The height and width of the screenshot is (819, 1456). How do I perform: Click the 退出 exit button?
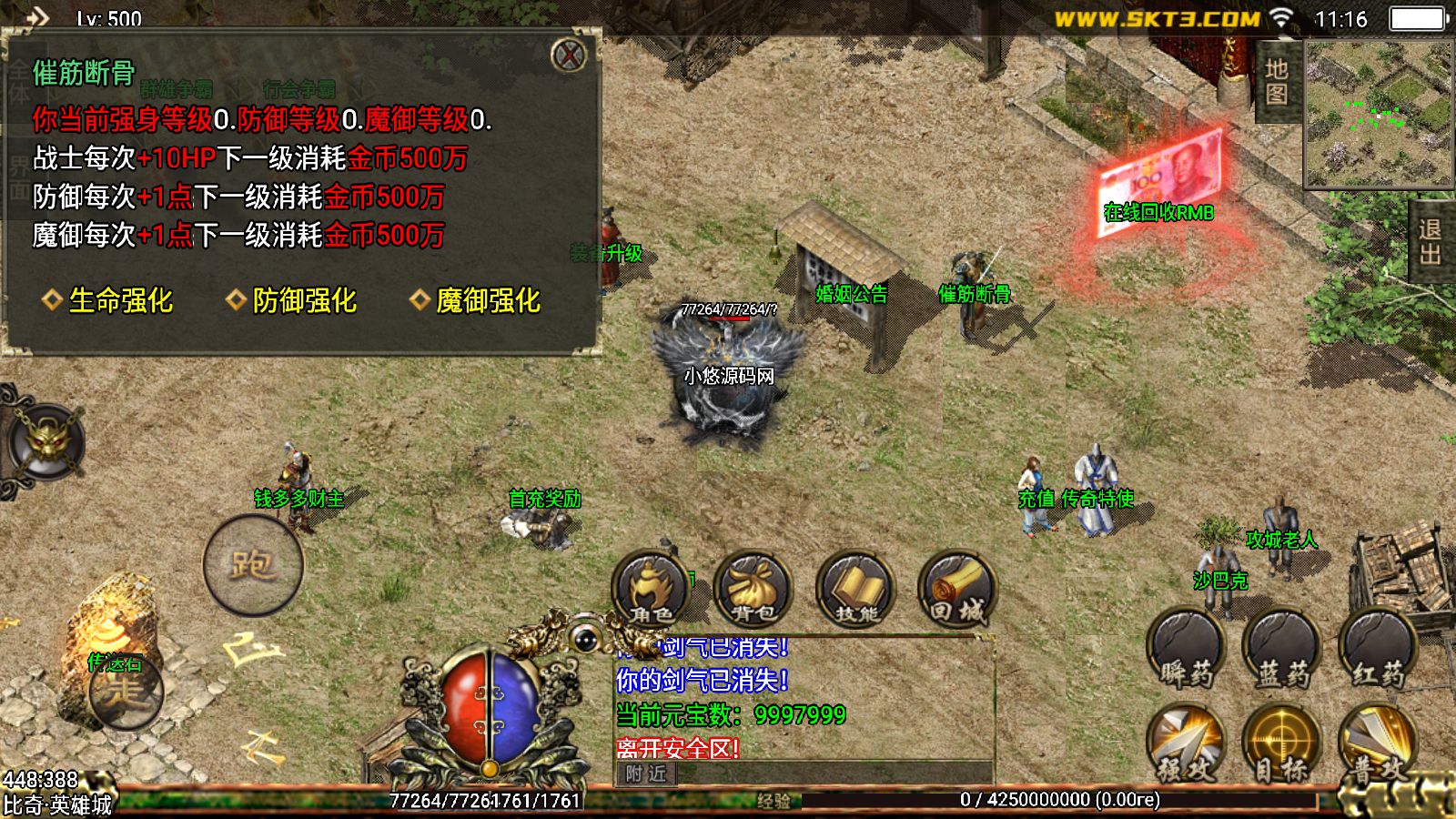click(1431, 242)
